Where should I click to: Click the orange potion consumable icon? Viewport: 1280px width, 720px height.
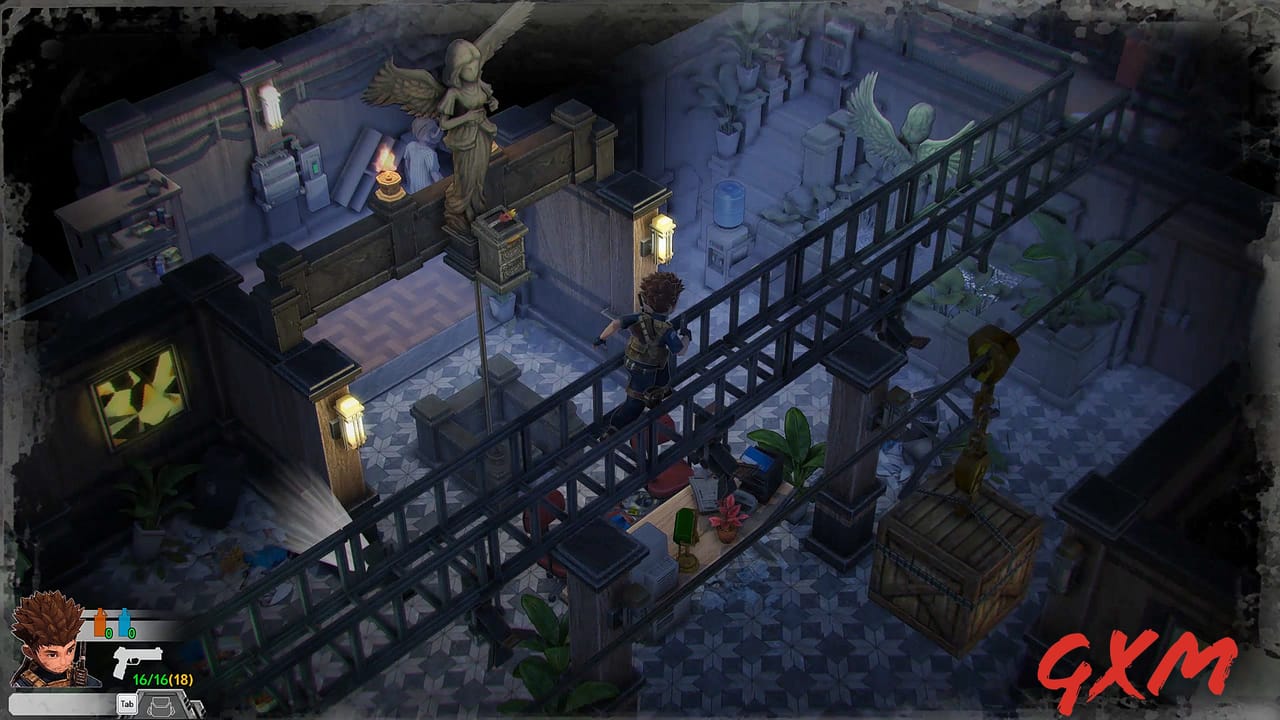pyautogui.click(x=101, y=620)
